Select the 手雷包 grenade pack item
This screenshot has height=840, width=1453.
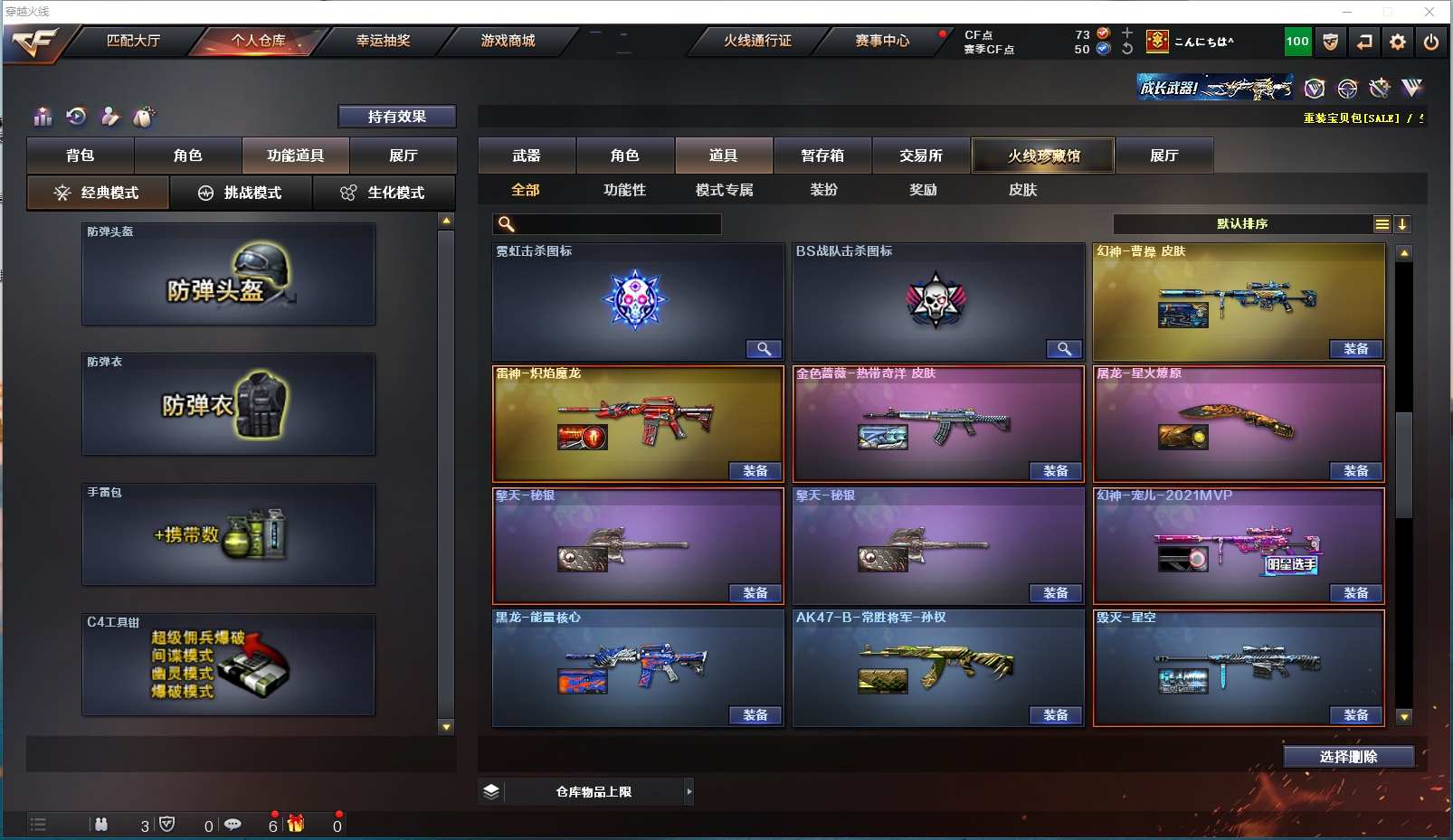click(x=228, y=535)
